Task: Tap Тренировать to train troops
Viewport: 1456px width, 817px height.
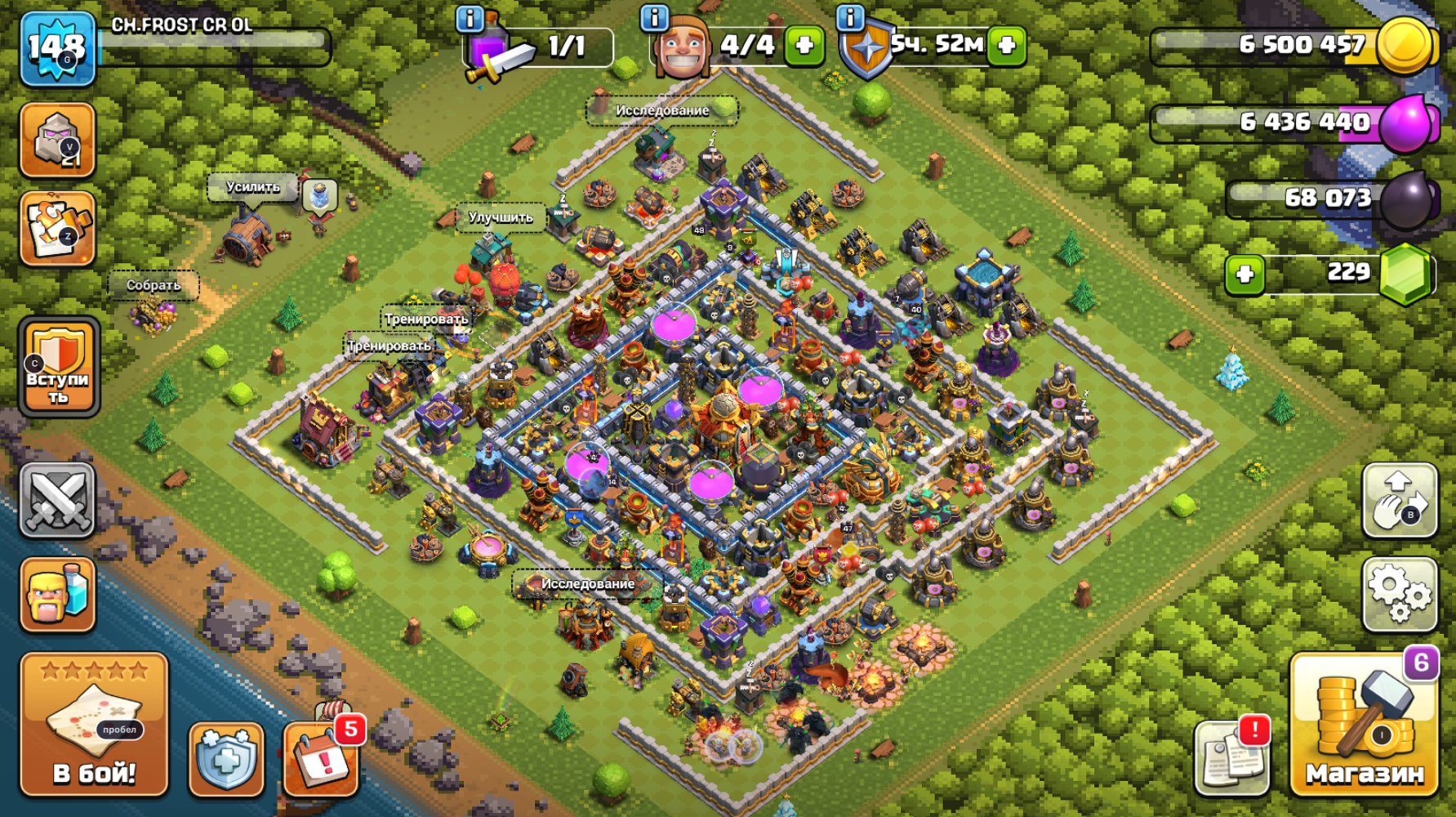Action: click(426, 320)
